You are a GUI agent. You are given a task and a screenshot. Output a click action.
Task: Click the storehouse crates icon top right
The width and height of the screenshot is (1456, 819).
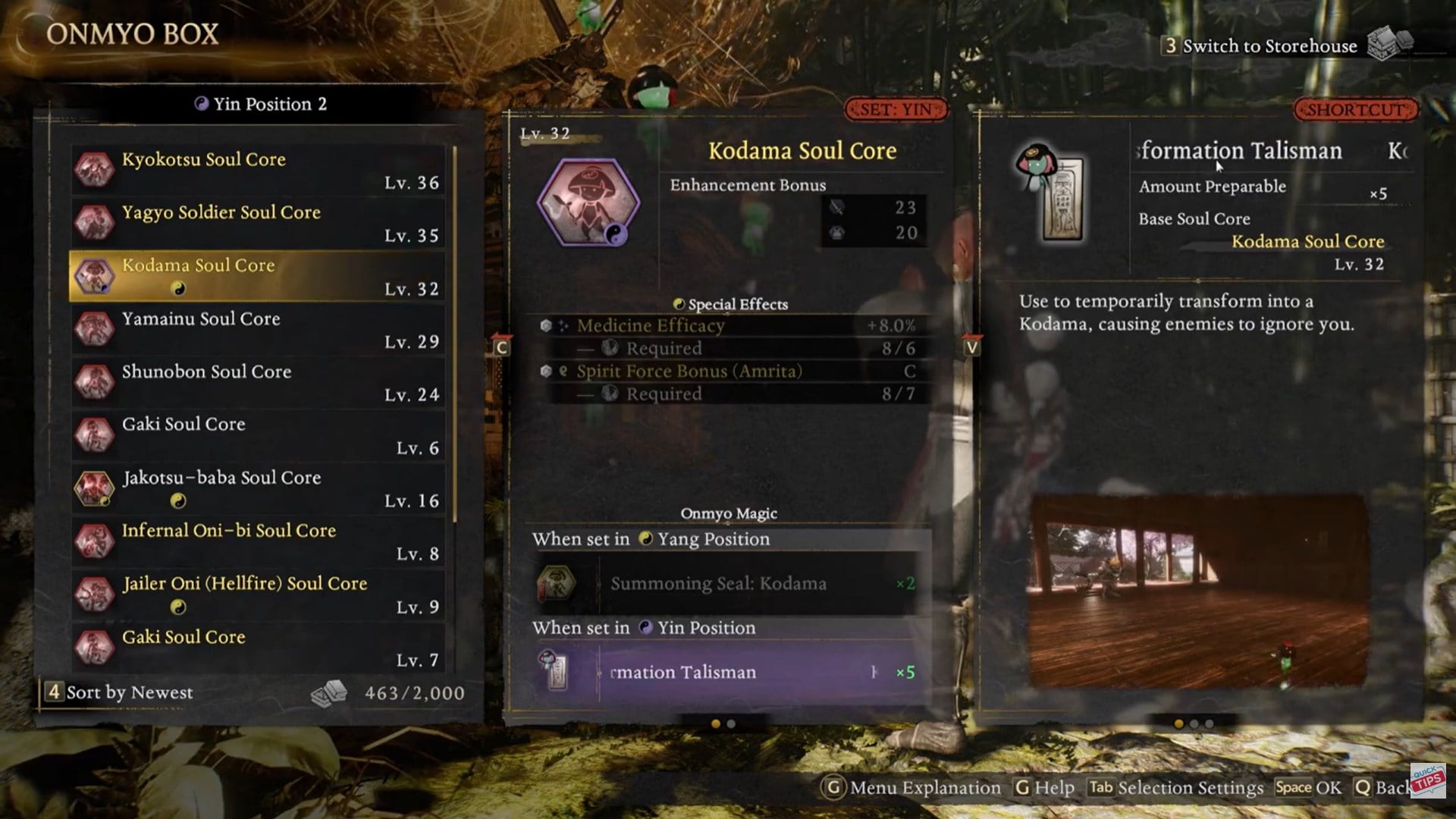coord(1392,44)
